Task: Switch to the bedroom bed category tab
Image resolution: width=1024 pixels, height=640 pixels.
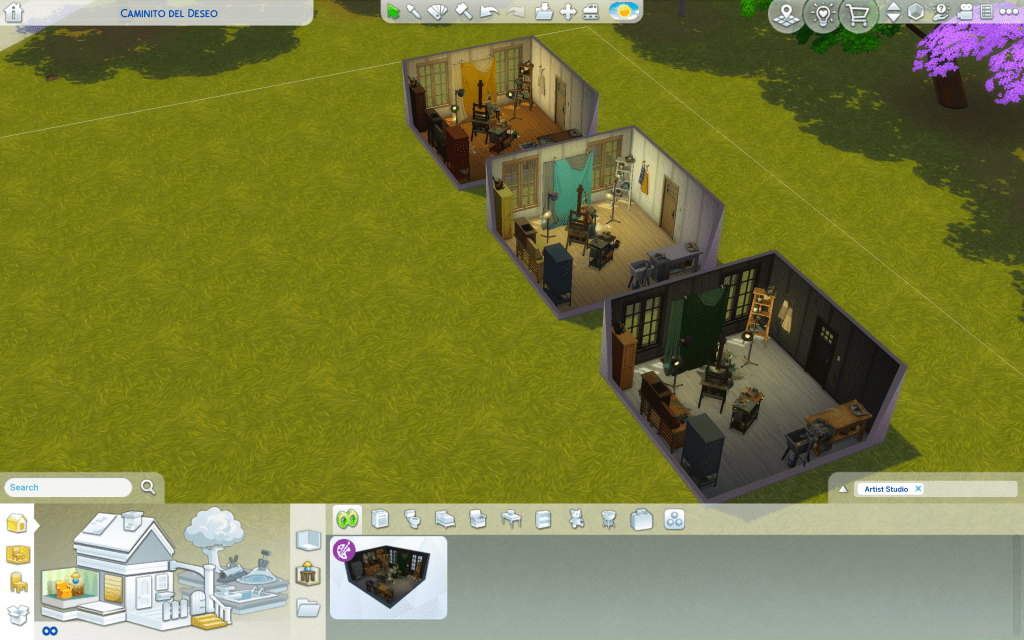Action: [445, 519]
